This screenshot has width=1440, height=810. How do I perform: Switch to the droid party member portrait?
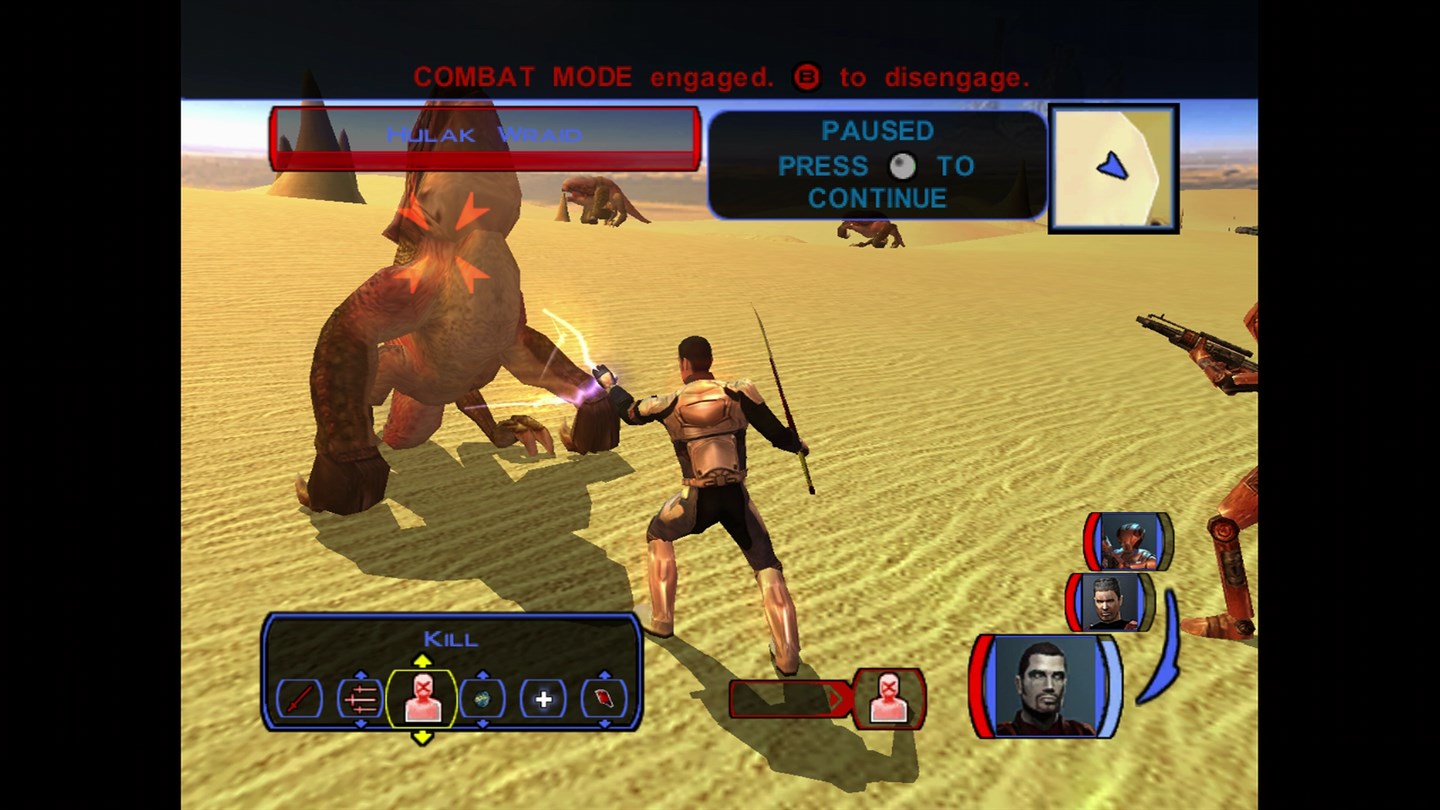pyautogui.click(x=1129, y=542)
